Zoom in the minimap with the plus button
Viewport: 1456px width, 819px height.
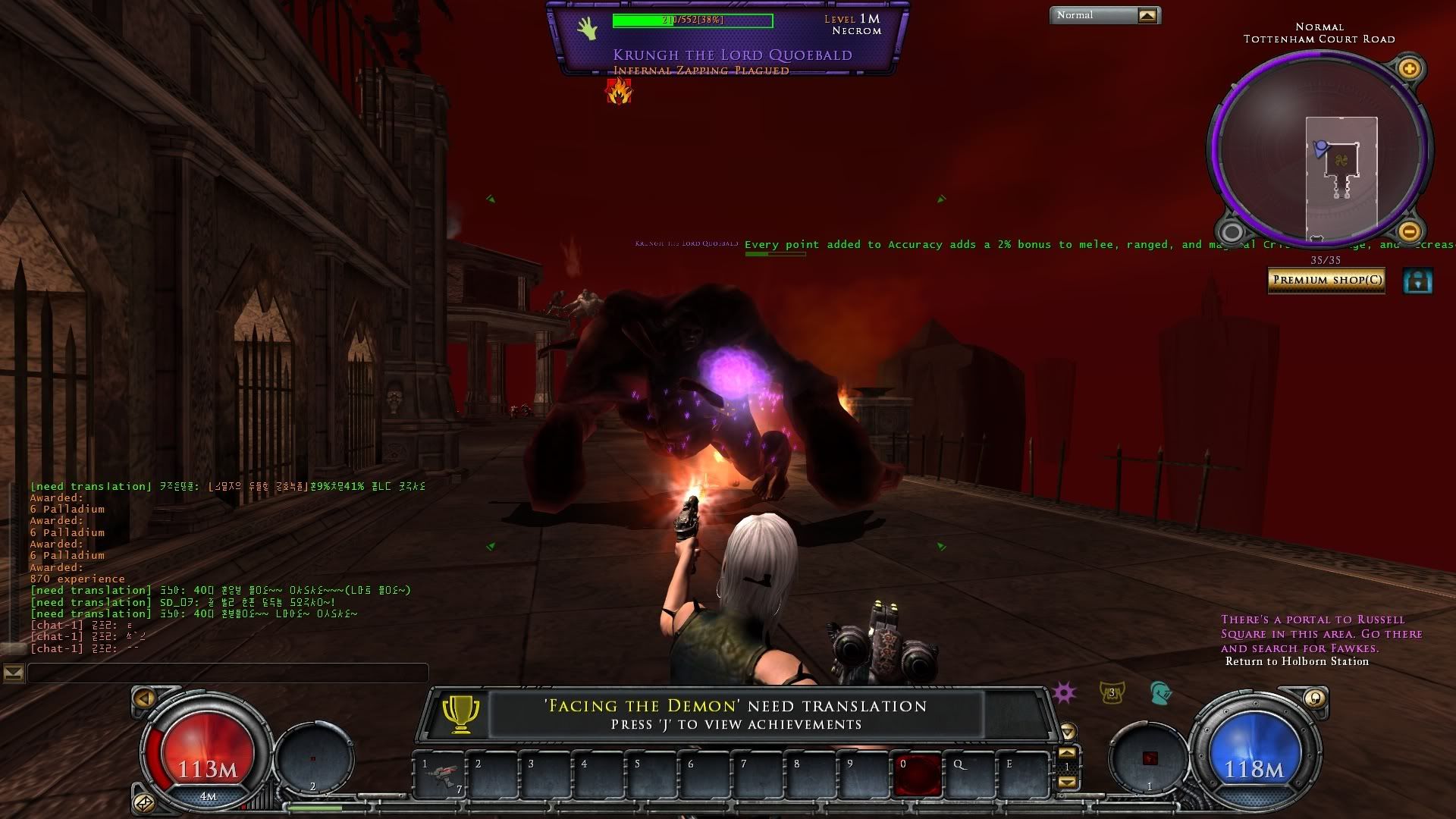[1409, 69]
